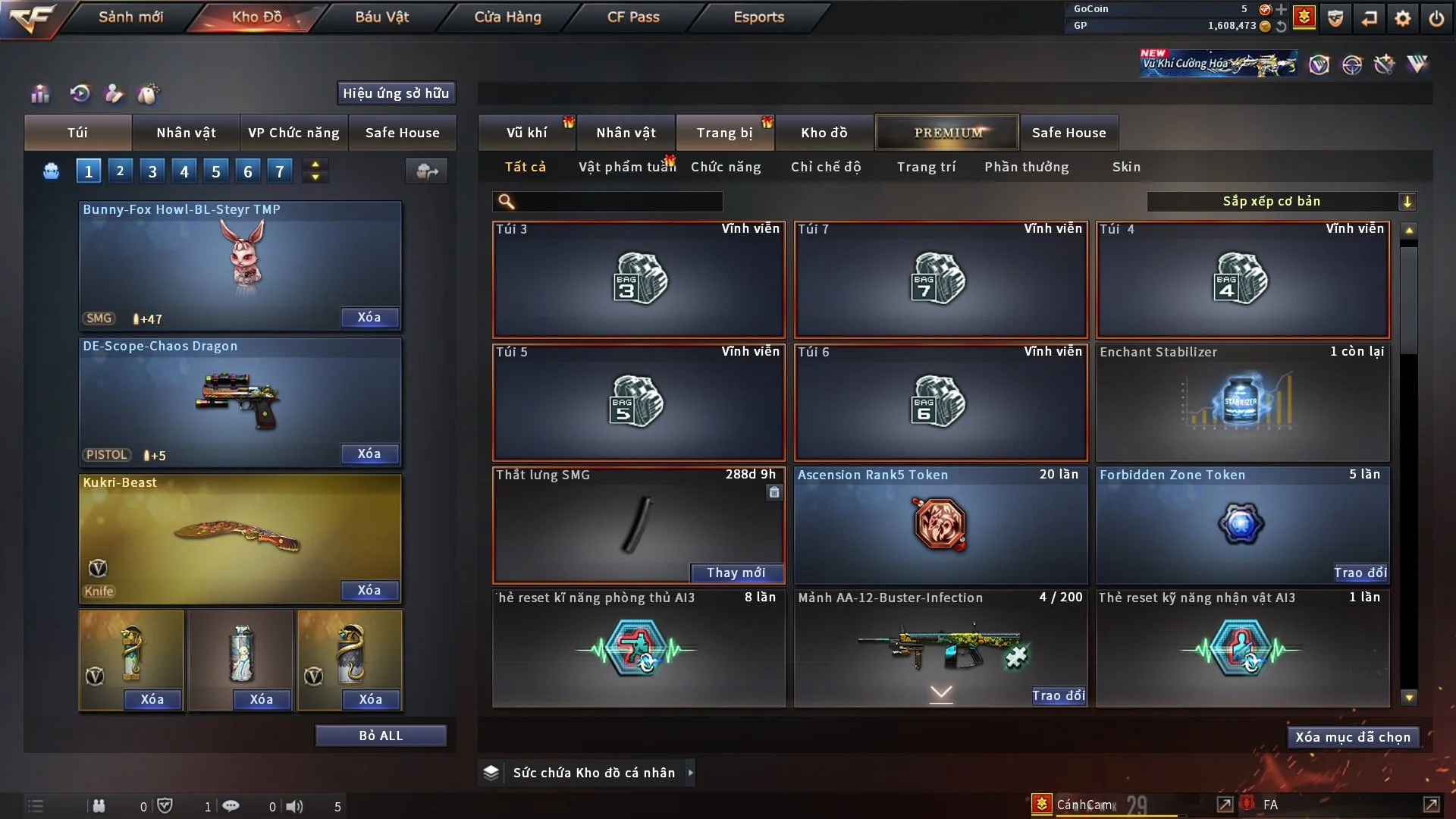Viewport: 1456px width, 819px height.
Task: Choose bag number 3 in the bag selector
Action: coord(152,171)
